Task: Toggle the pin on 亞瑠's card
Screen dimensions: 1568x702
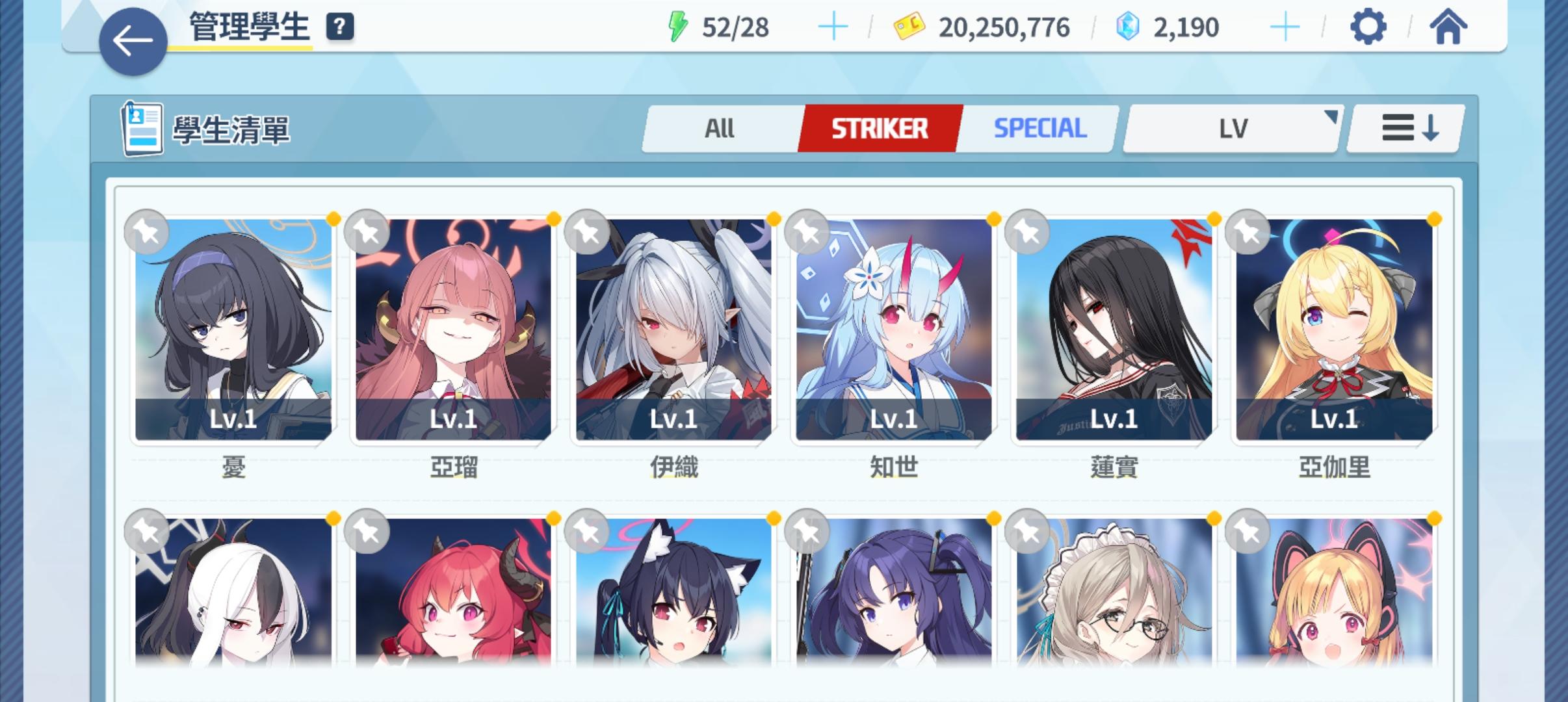Action: 366,232
